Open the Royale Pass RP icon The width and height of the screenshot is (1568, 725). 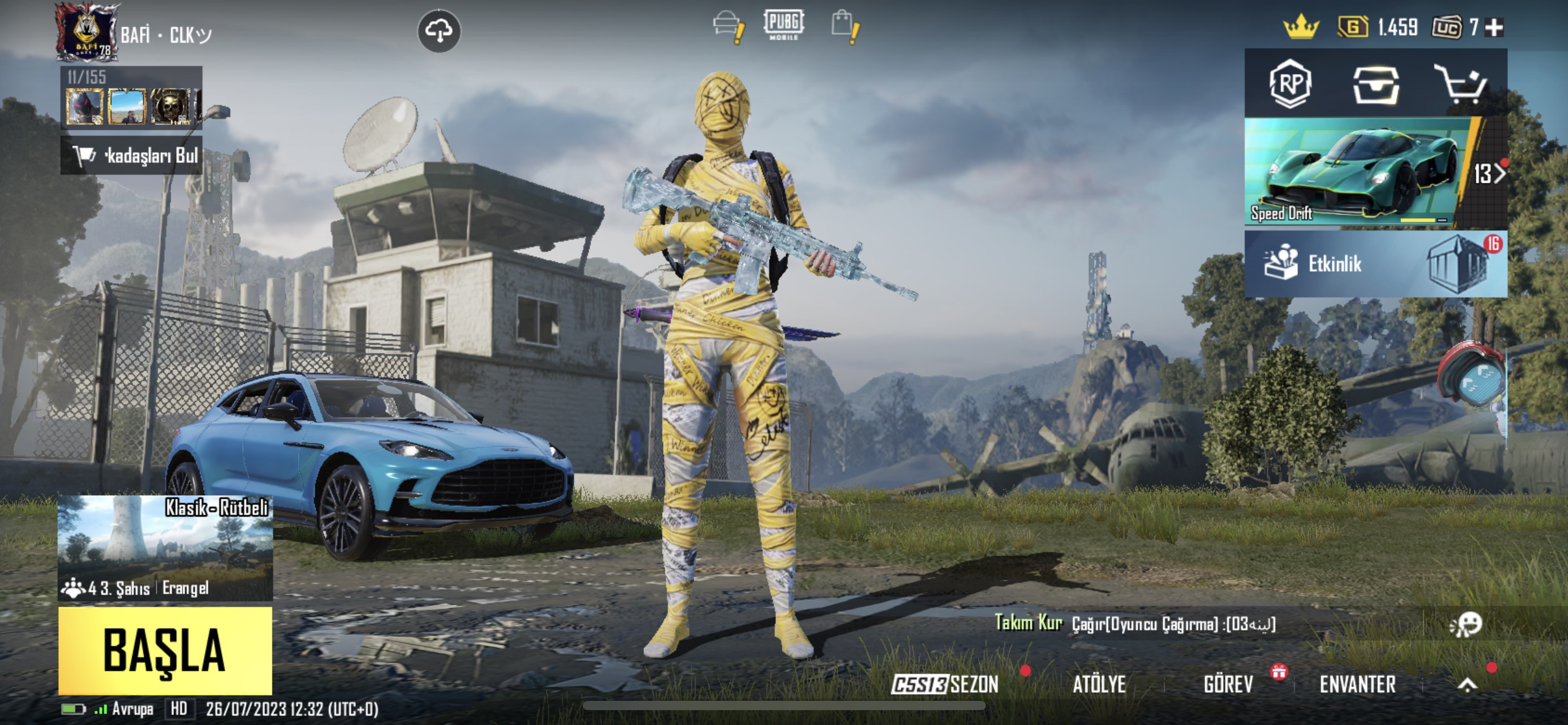tap(1290, 84)
